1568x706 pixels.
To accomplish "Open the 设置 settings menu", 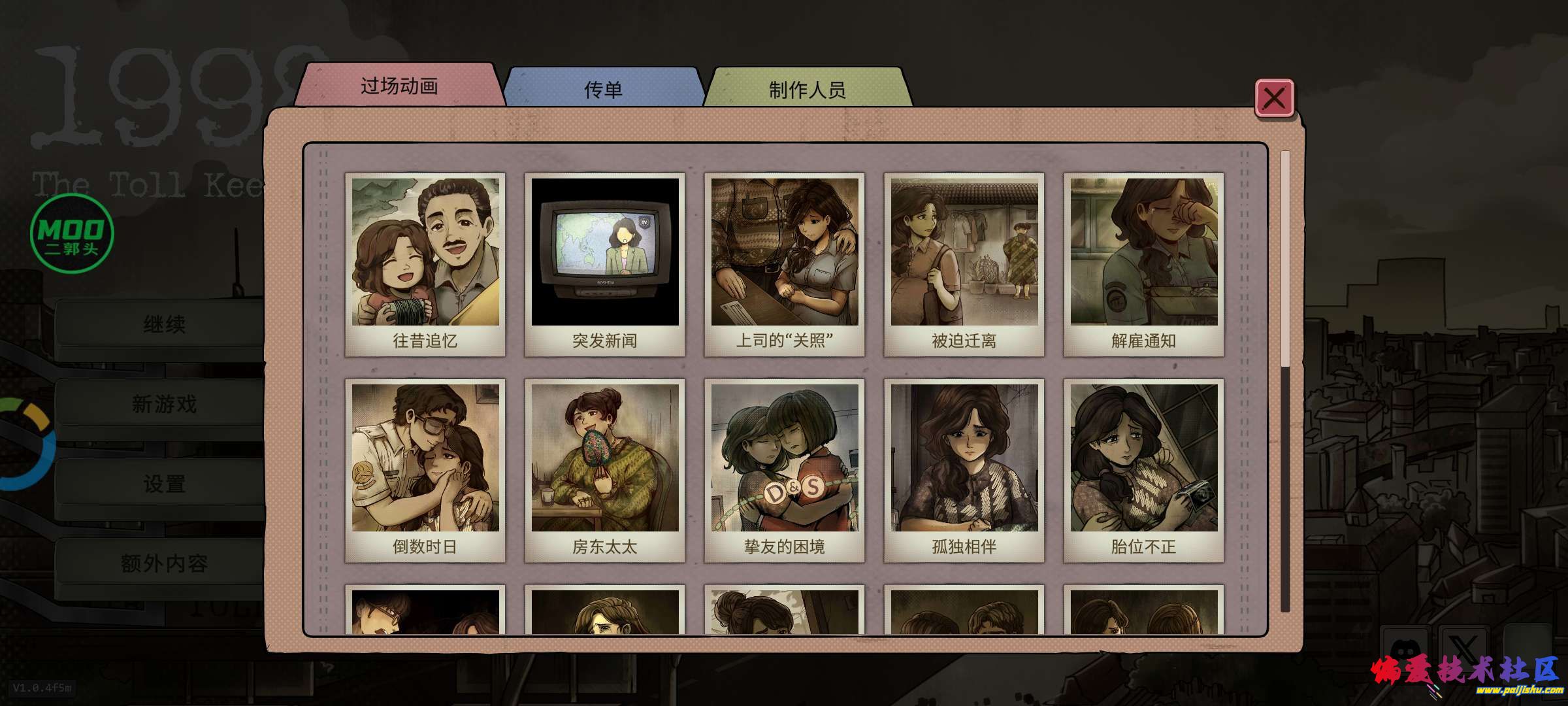I will 164,484.
